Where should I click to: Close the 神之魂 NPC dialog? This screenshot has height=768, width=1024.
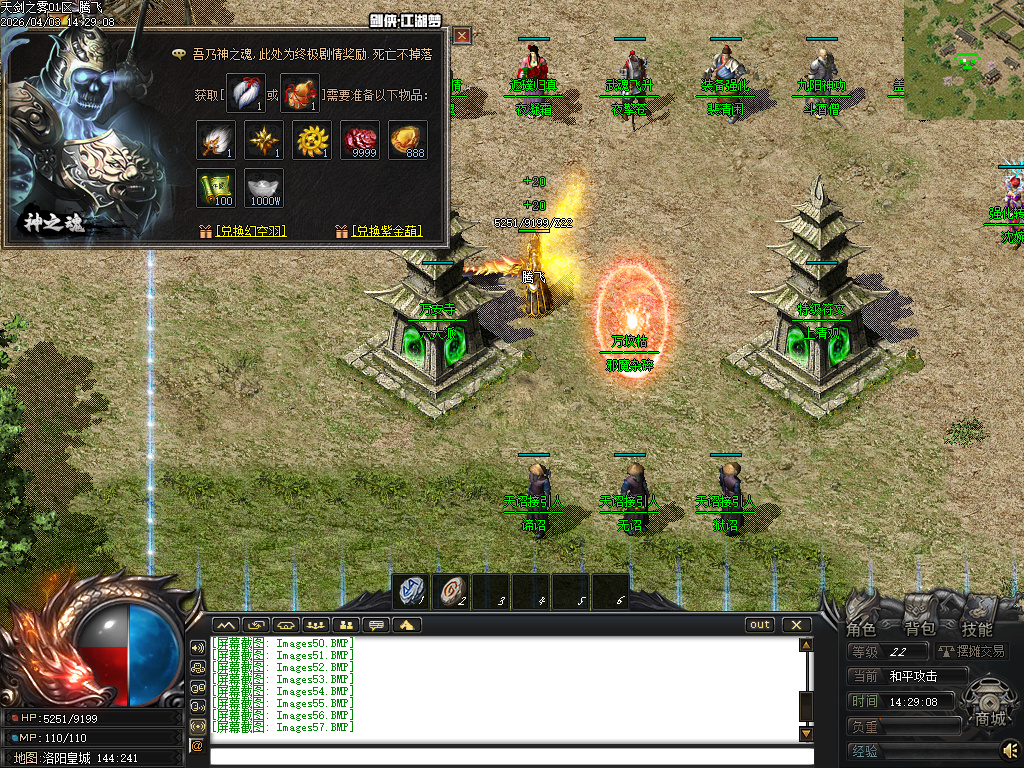pyautogui.click(x=462, y=36)
